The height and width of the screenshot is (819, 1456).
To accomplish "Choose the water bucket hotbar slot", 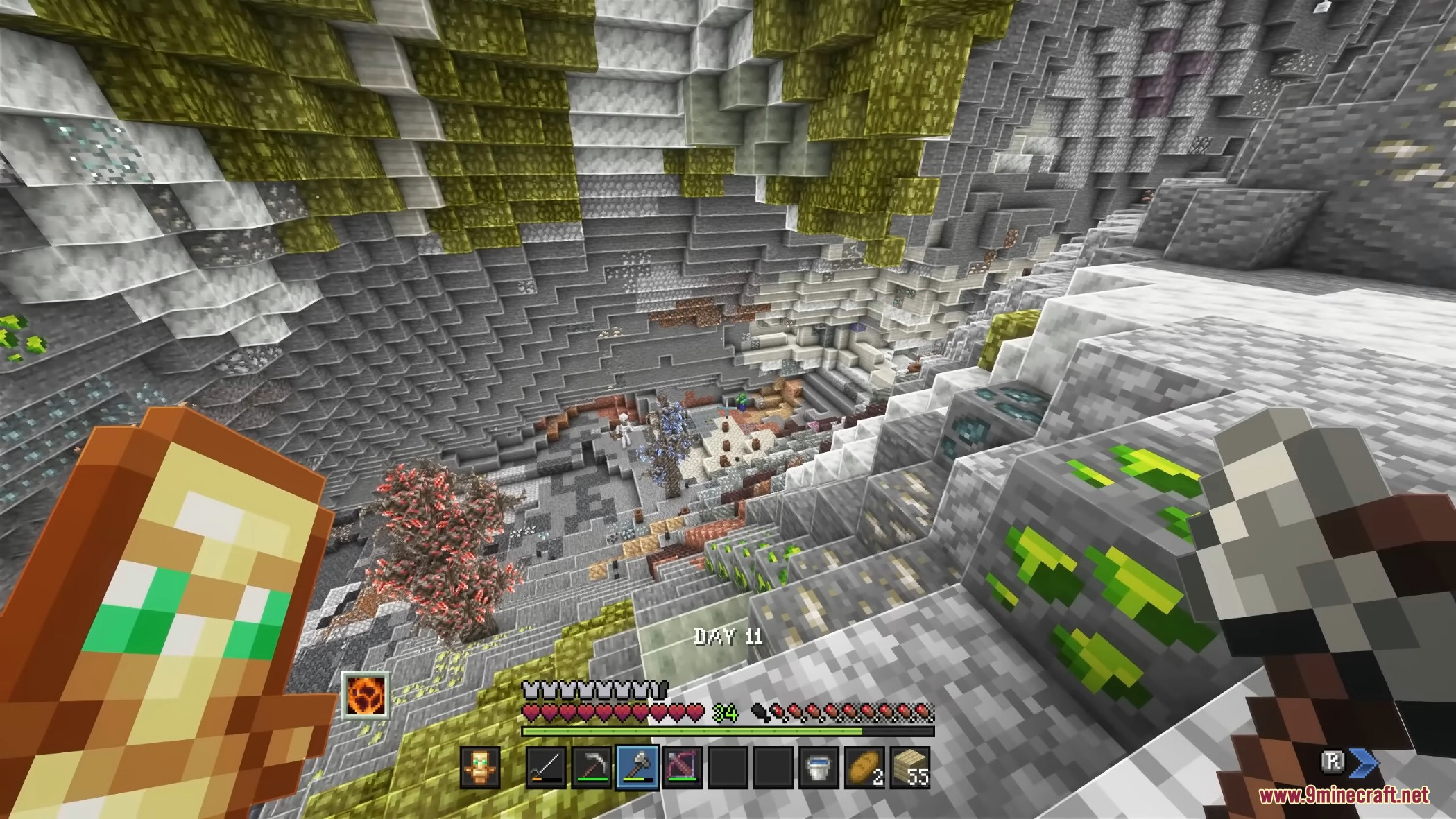I will pos(819,768).
